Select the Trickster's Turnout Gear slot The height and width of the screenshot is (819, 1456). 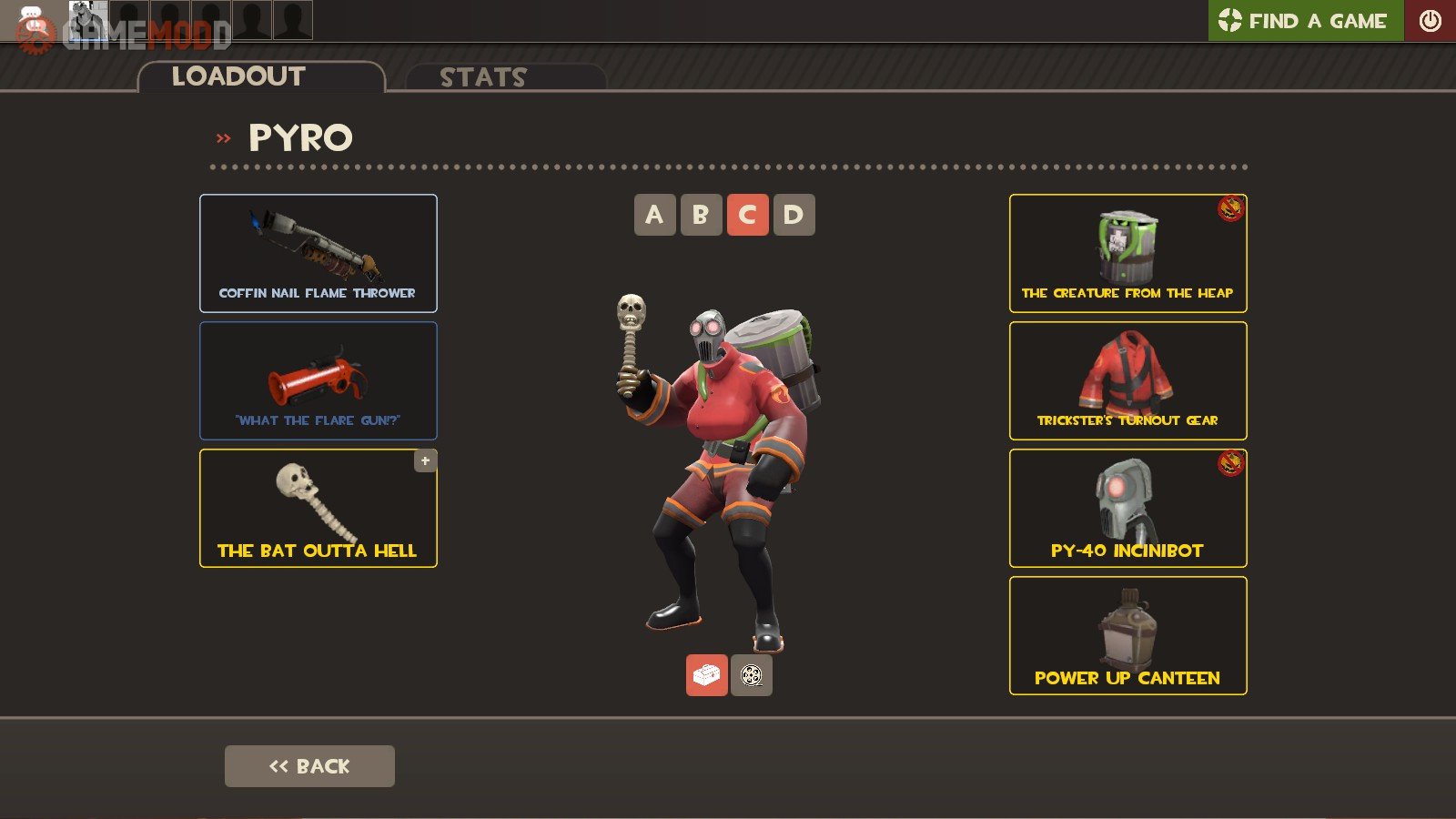coord(1127,380)
